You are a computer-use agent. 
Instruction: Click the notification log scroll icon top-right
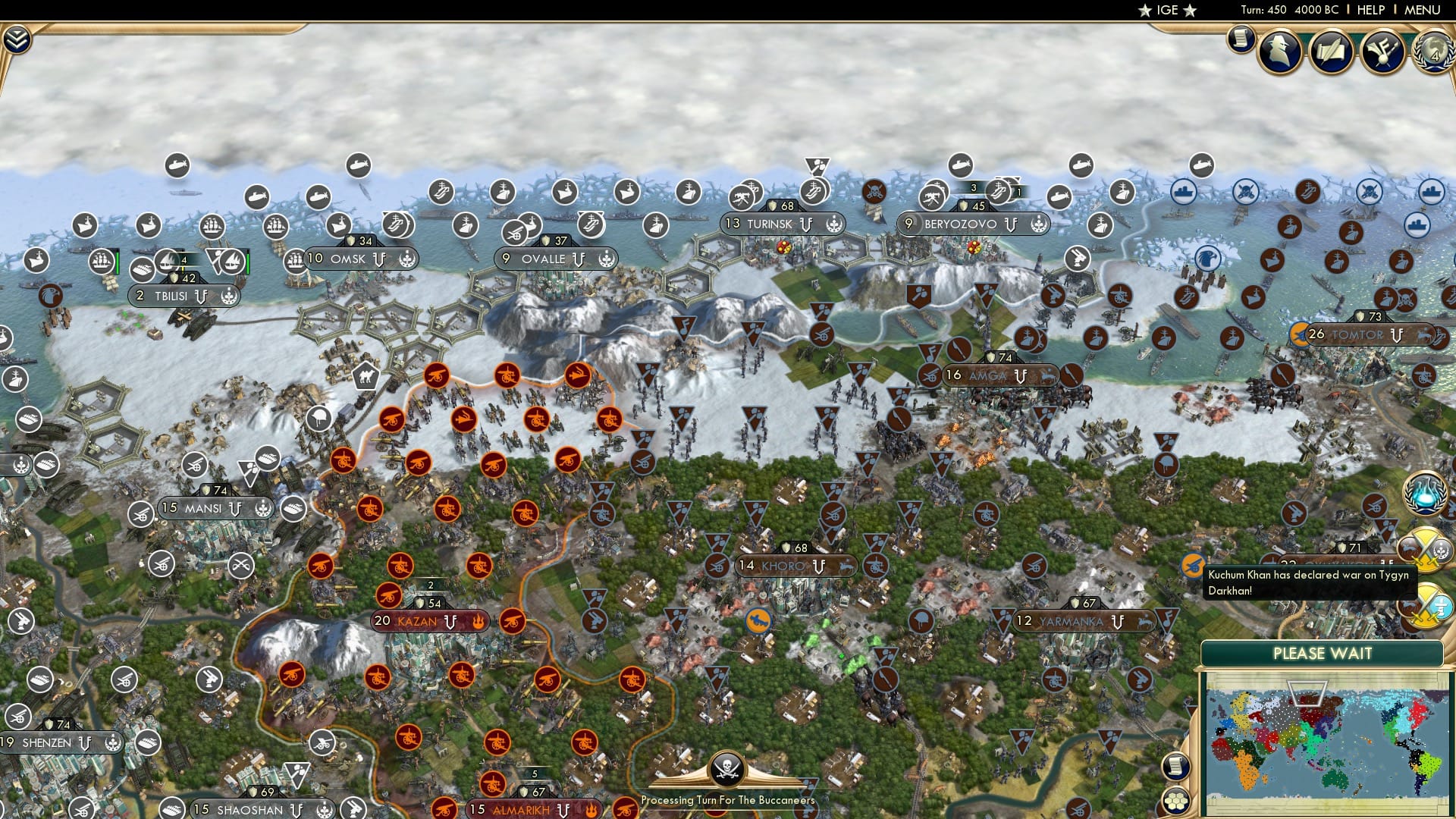pyautogui.click(x=1241, y=39)
